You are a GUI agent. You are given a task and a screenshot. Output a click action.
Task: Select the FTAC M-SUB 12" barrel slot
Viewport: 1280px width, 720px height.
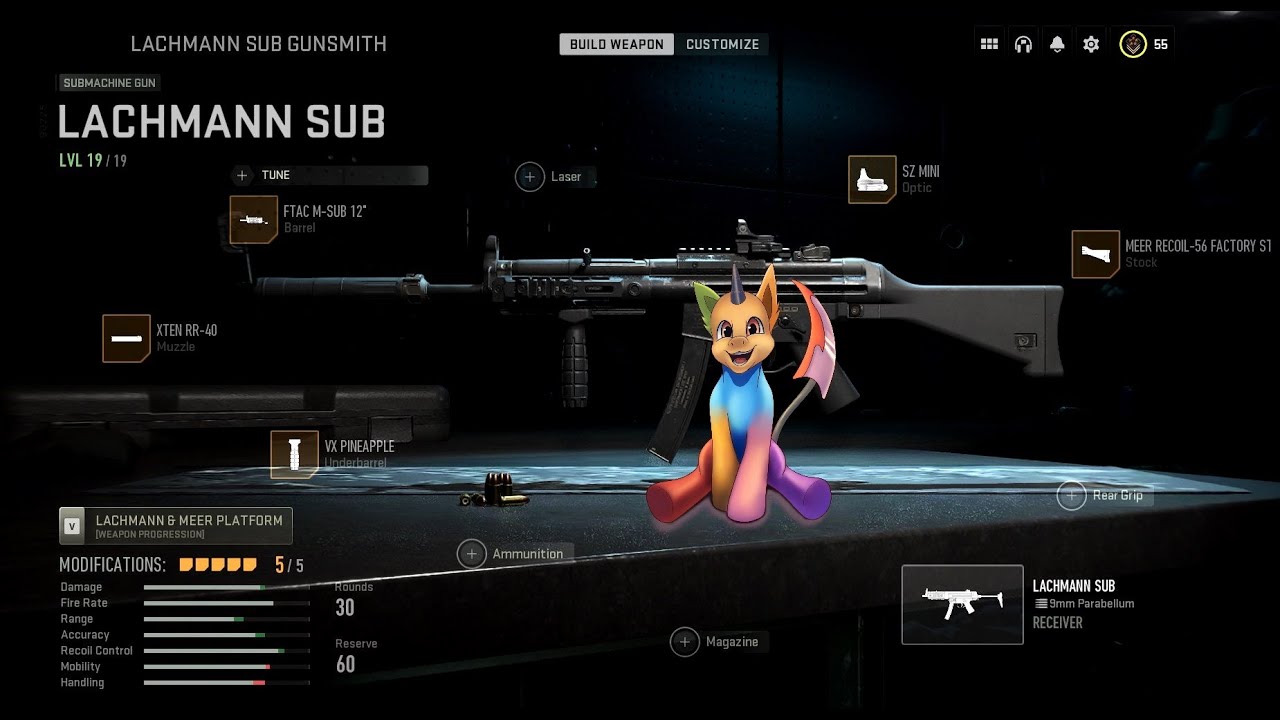[x=253, y=220]
